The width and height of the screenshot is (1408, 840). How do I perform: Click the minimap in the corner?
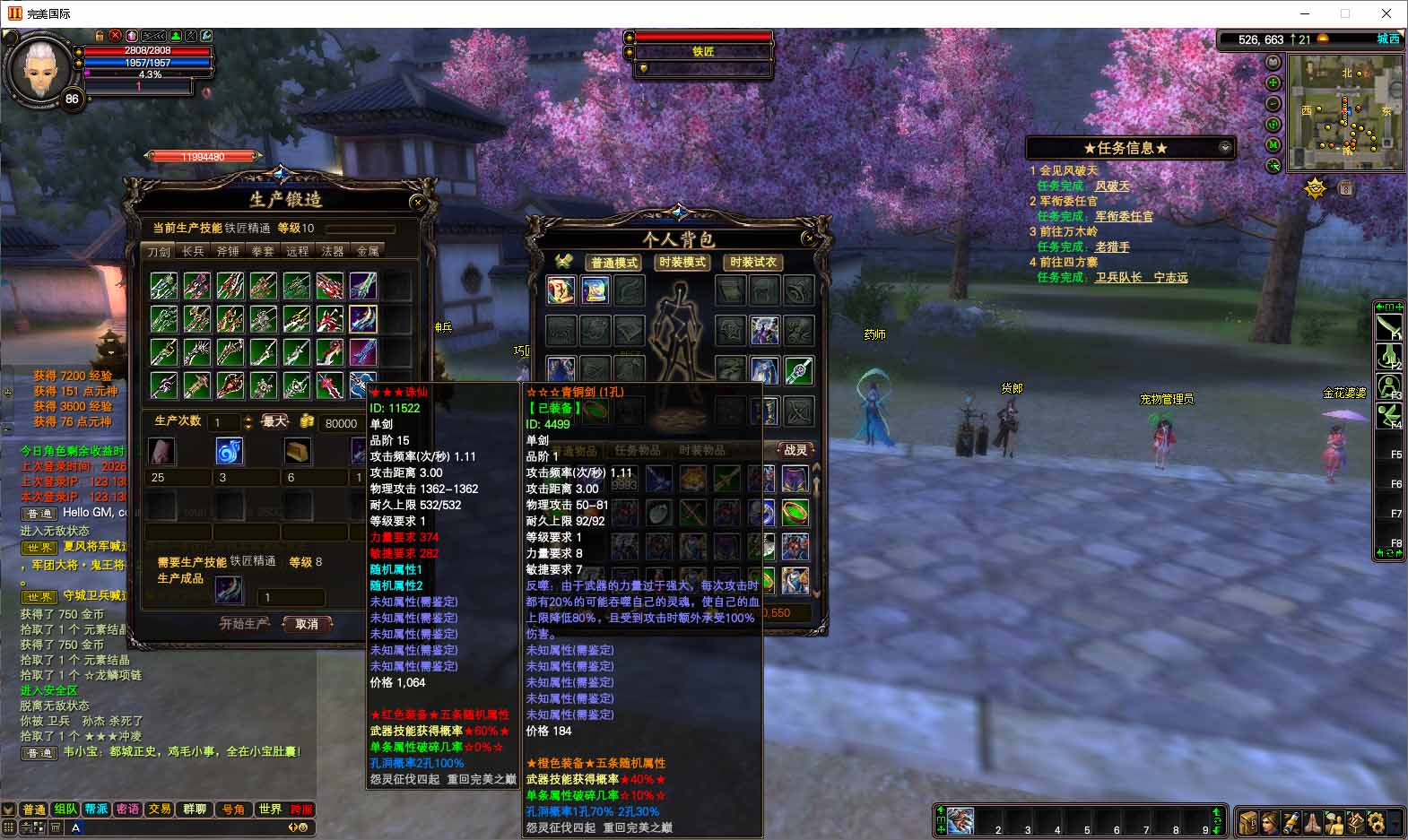pos(1345,112)
